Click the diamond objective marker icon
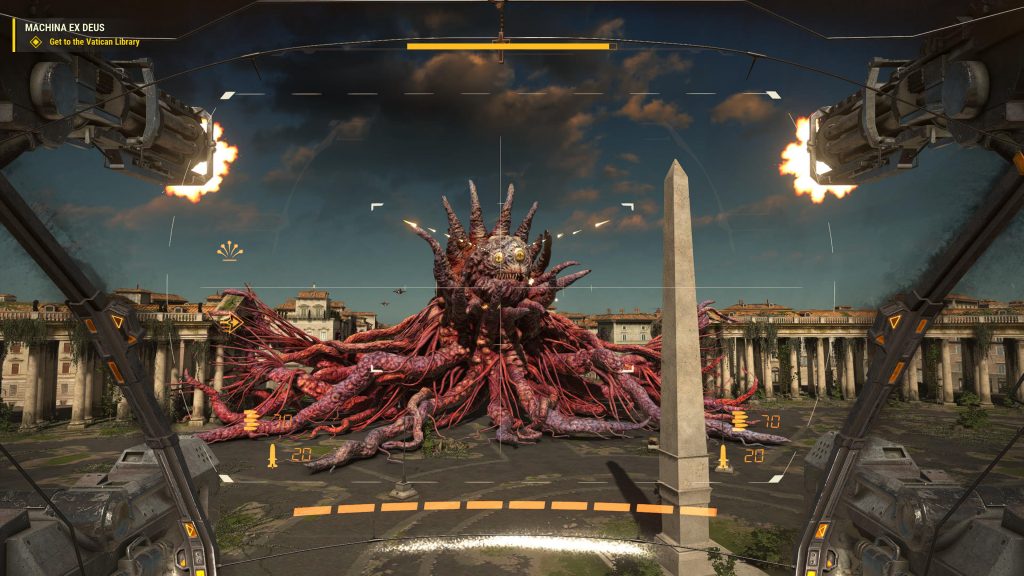The width and height of the screenshot is (1024, 576). (36, 42)
